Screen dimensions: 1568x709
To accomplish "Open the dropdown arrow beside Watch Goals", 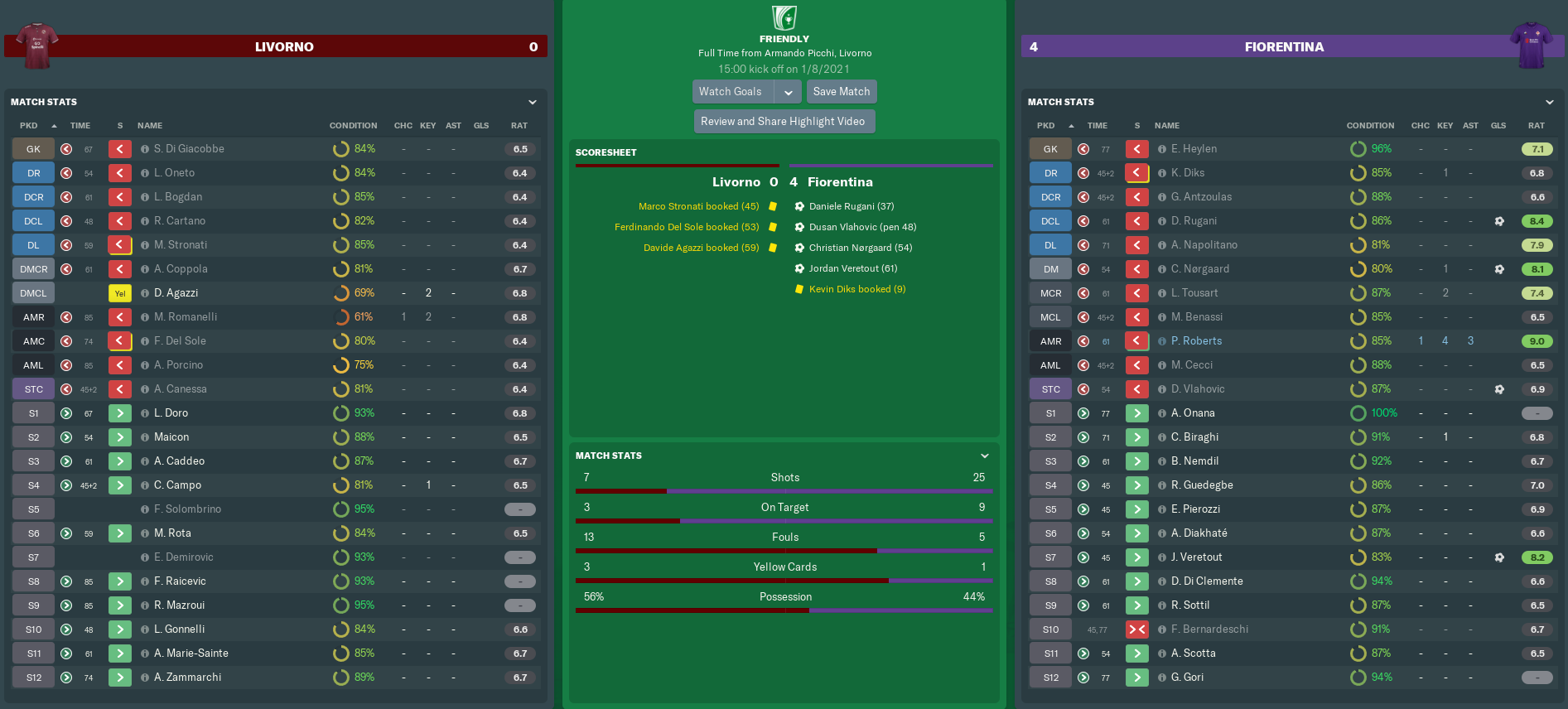I will click(x=789, y=92).
